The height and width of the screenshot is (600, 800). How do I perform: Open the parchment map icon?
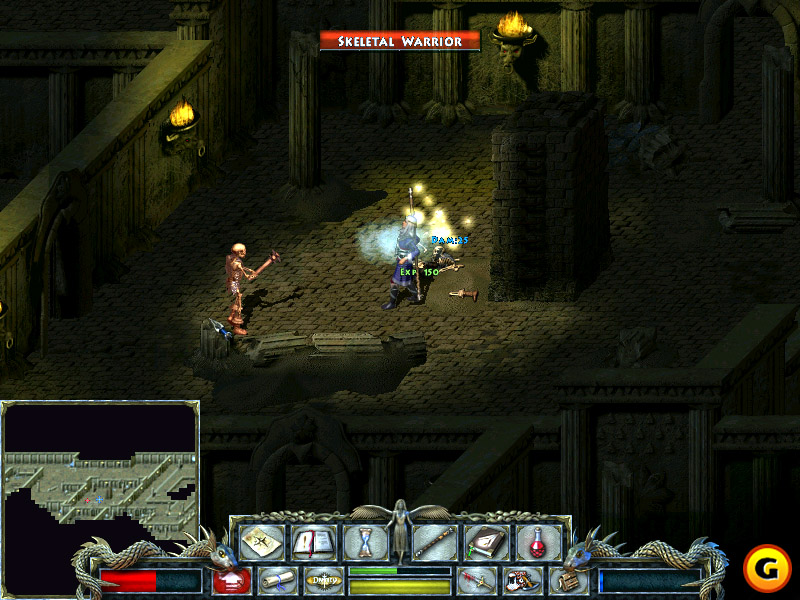(x=261, y=542)
